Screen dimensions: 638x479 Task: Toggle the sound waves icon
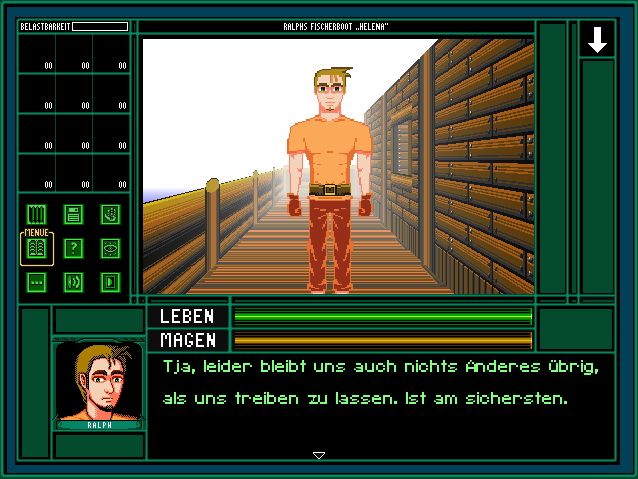click(73, 282)
